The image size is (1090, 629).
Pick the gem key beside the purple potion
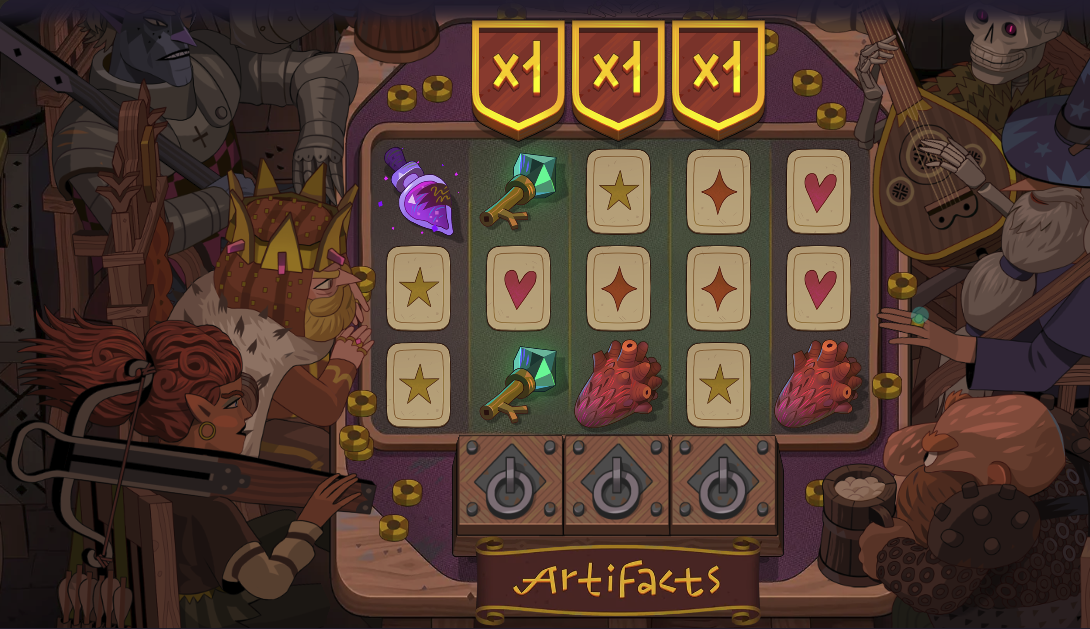click(x=518, y=190)
